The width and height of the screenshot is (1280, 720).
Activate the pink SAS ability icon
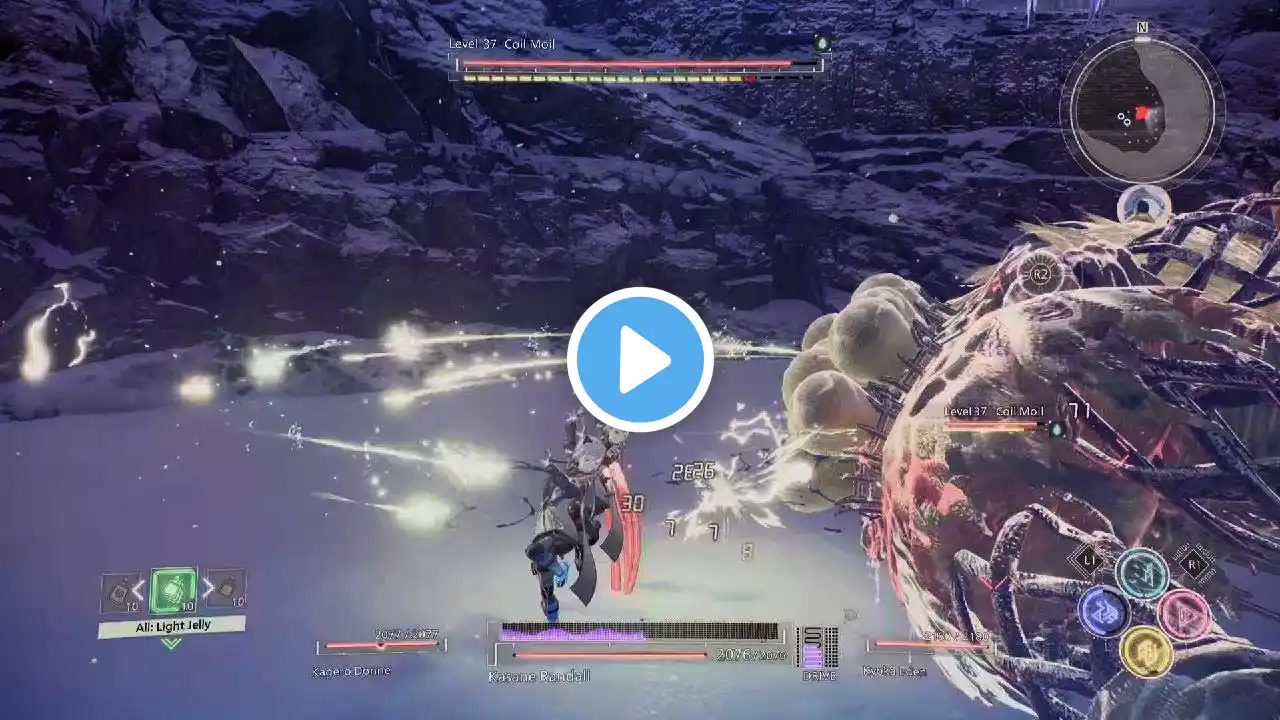tap(1184, 614)
